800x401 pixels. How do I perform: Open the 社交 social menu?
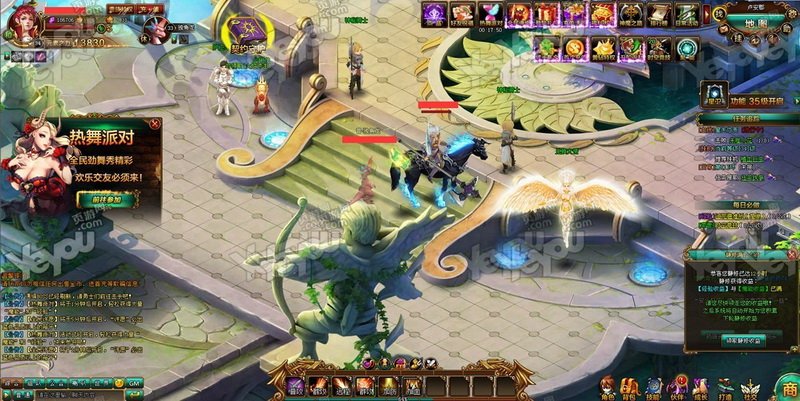[751, 385]
